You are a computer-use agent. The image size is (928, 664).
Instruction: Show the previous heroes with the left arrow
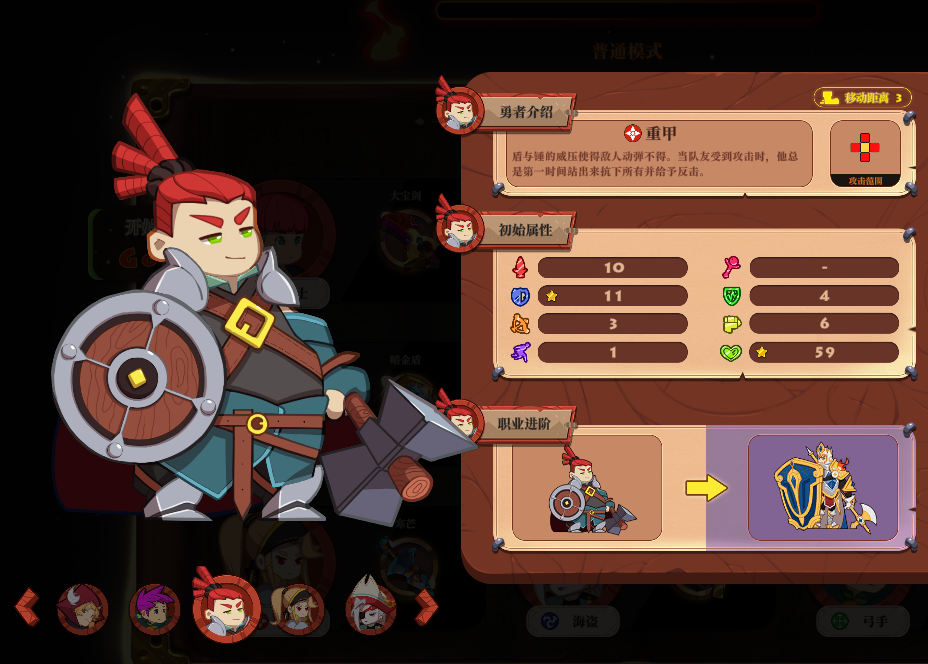pyautogui.click(x=27, y=606)
